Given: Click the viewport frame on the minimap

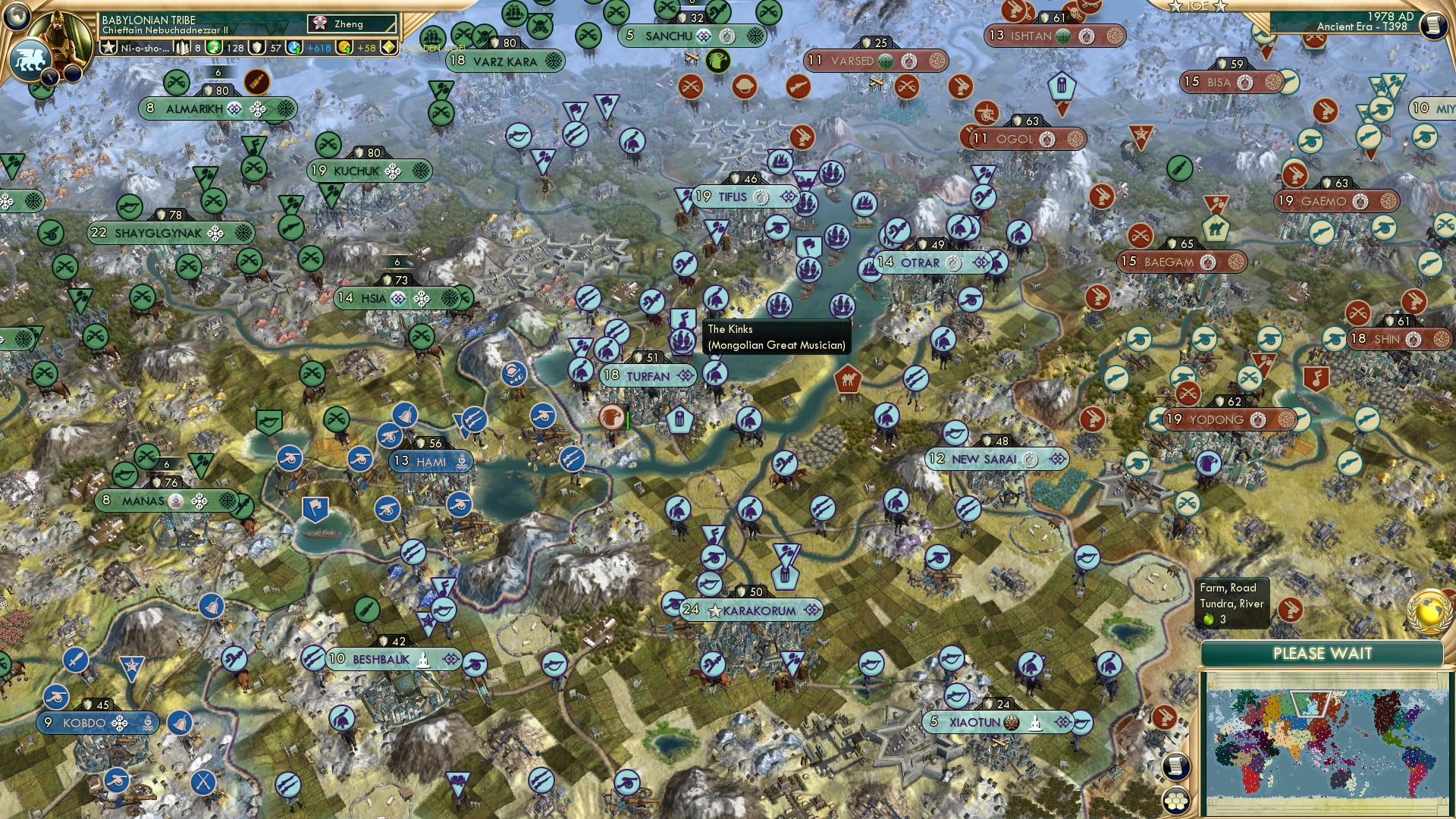Looking at the screenshot, I should 1311,703.
